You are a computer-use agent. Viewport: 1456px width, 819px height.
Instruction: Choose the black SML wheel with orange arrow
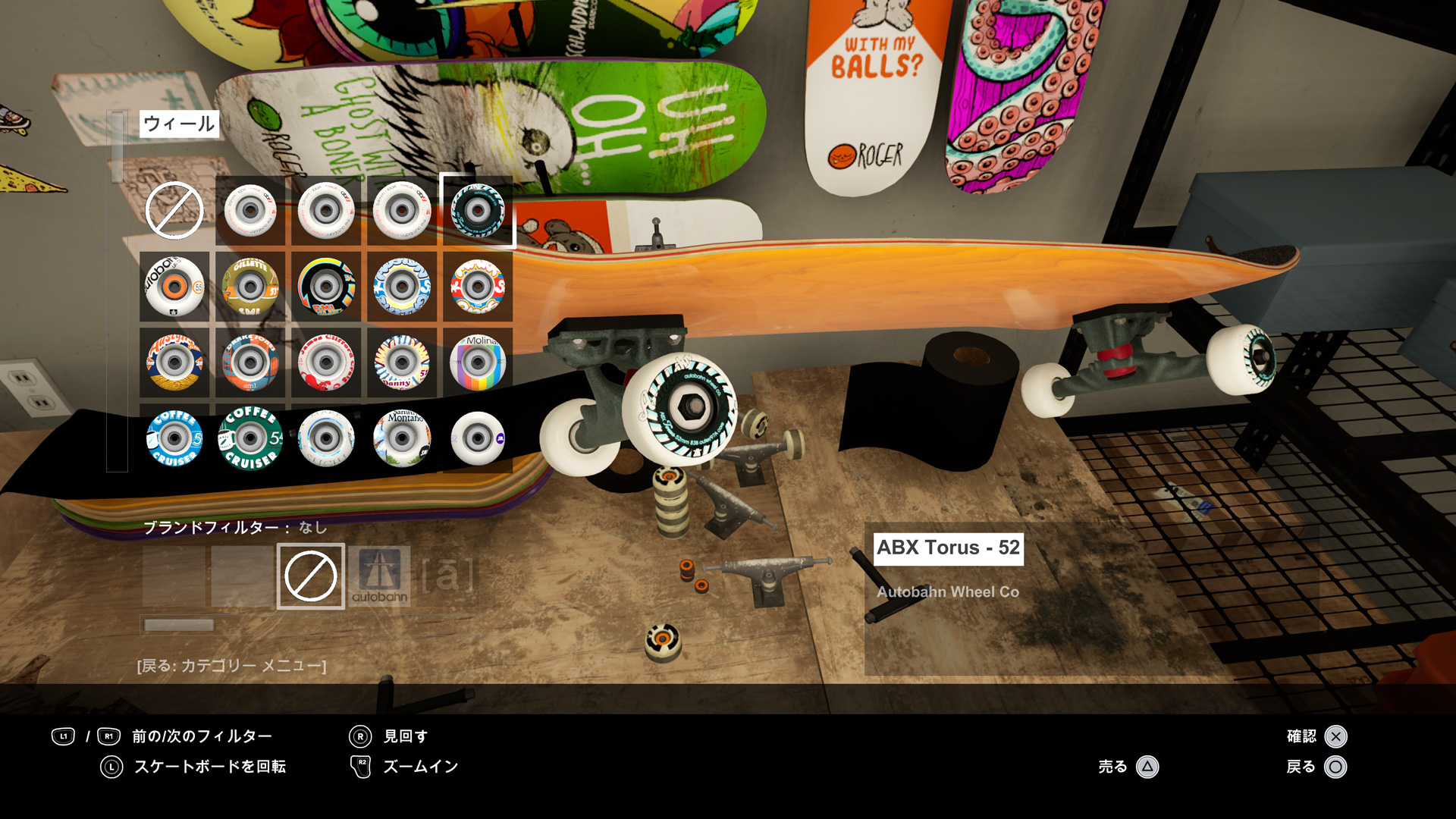tap(326, 287)
